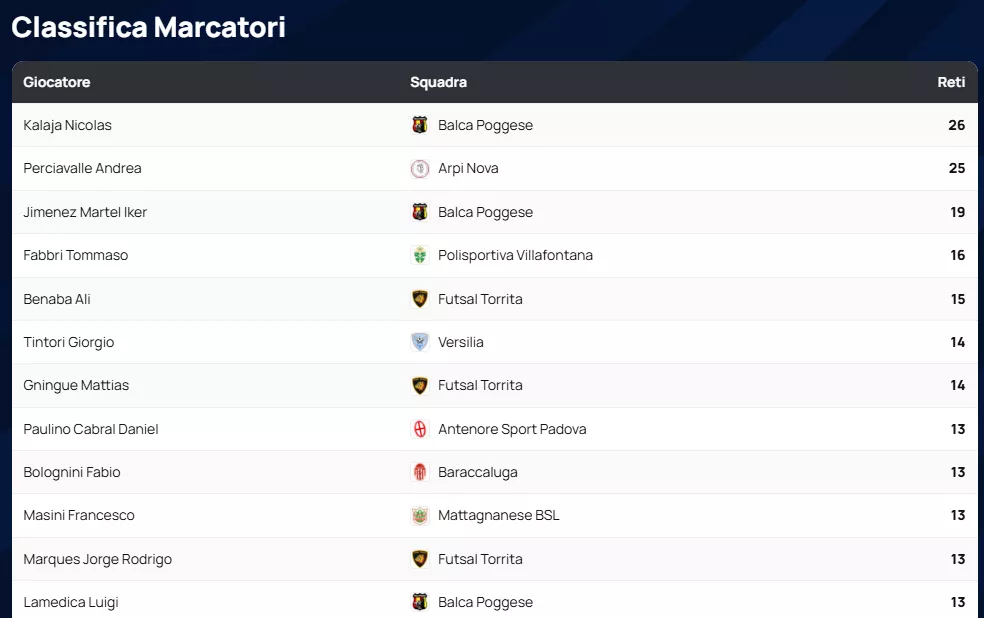Open Perciavalle Andrea's scorer entry
984x618 pixels.
click(x=83, y=168)
